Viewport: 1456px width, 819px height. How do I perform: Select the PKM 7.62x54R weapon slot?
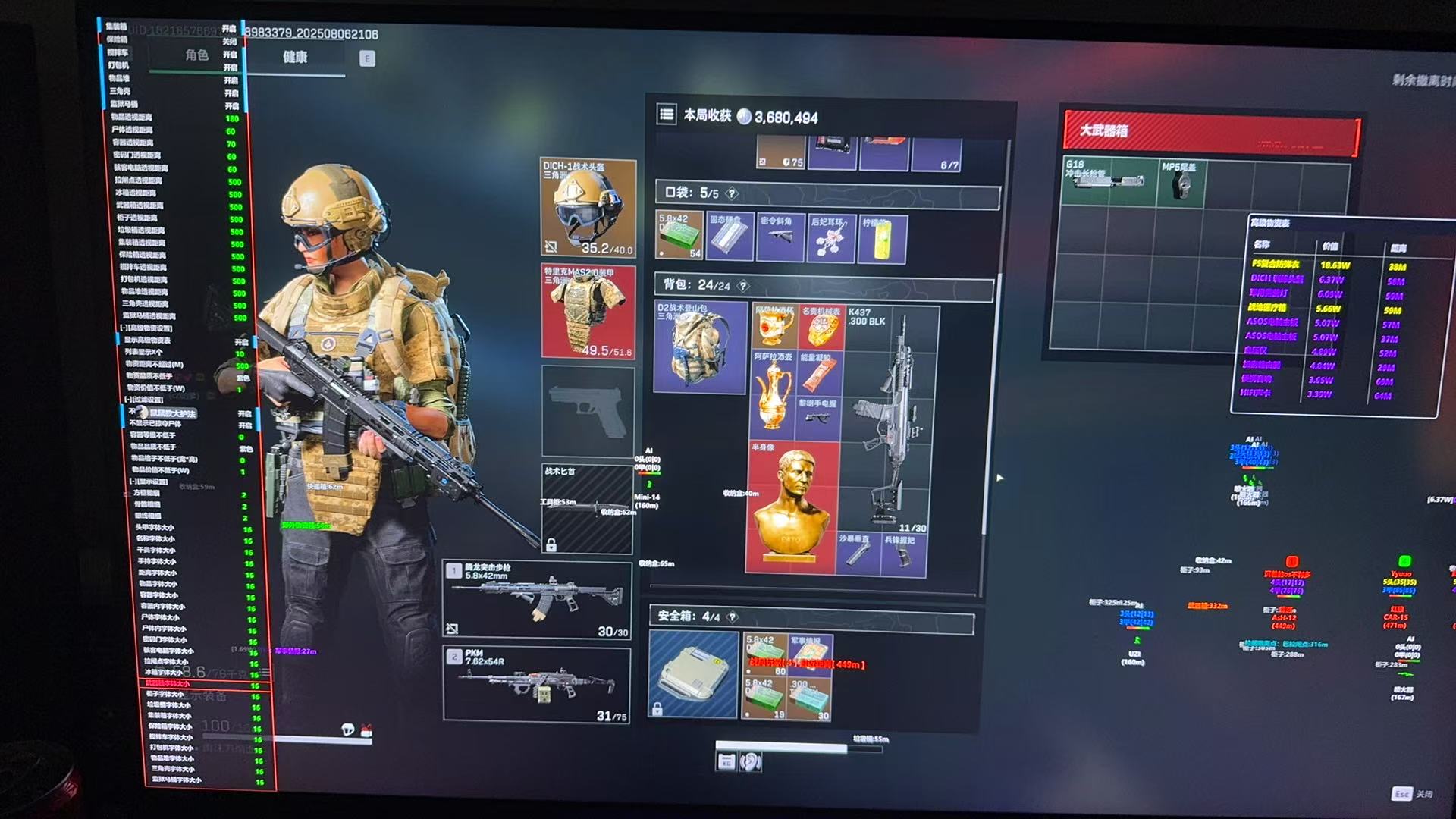click(536, 684)
